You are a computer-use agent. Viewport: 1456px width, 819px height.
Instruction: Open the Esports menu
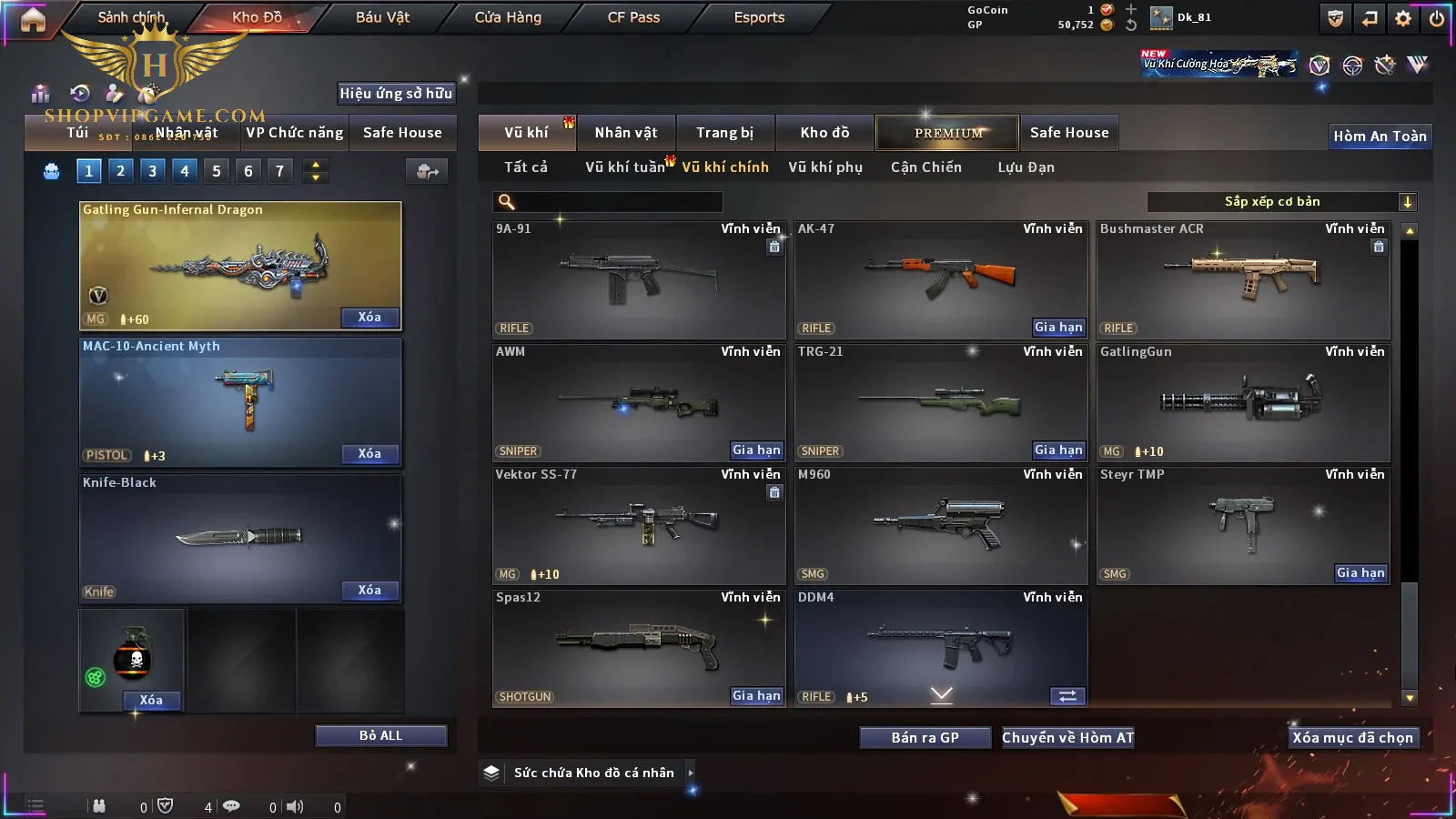coord(759,17)
